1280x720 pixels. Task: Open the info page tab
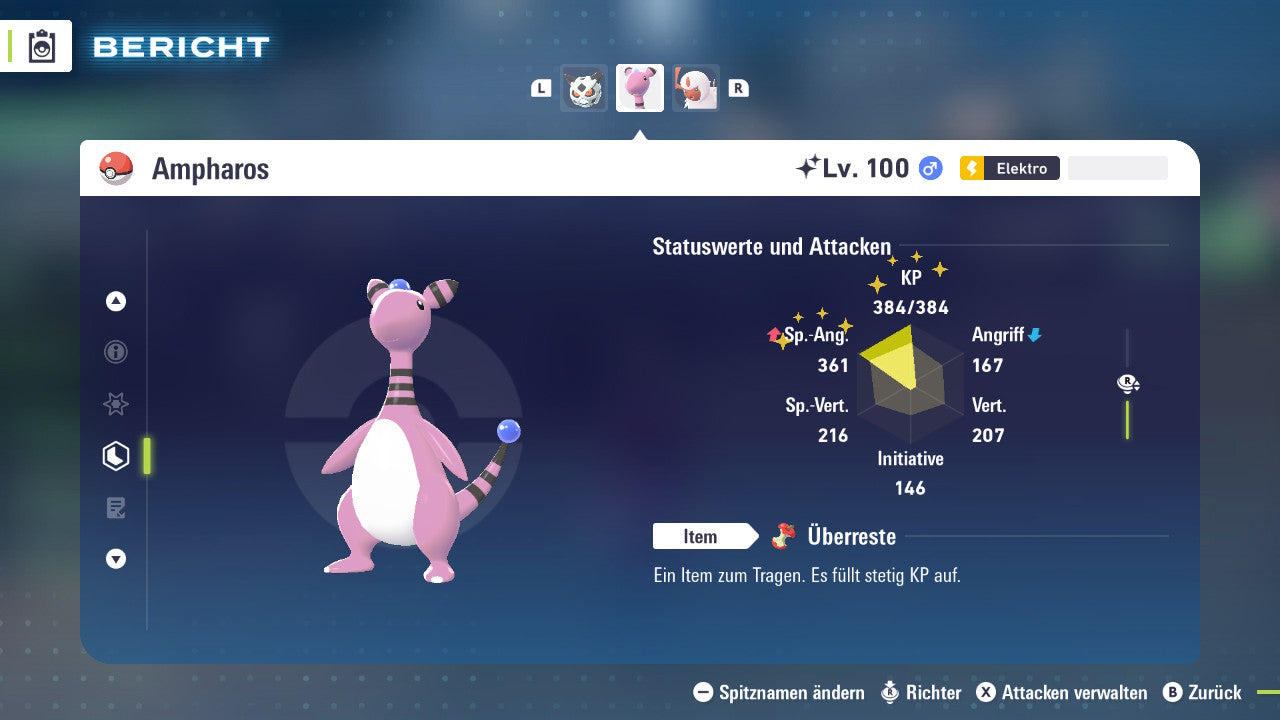[116, 352]
